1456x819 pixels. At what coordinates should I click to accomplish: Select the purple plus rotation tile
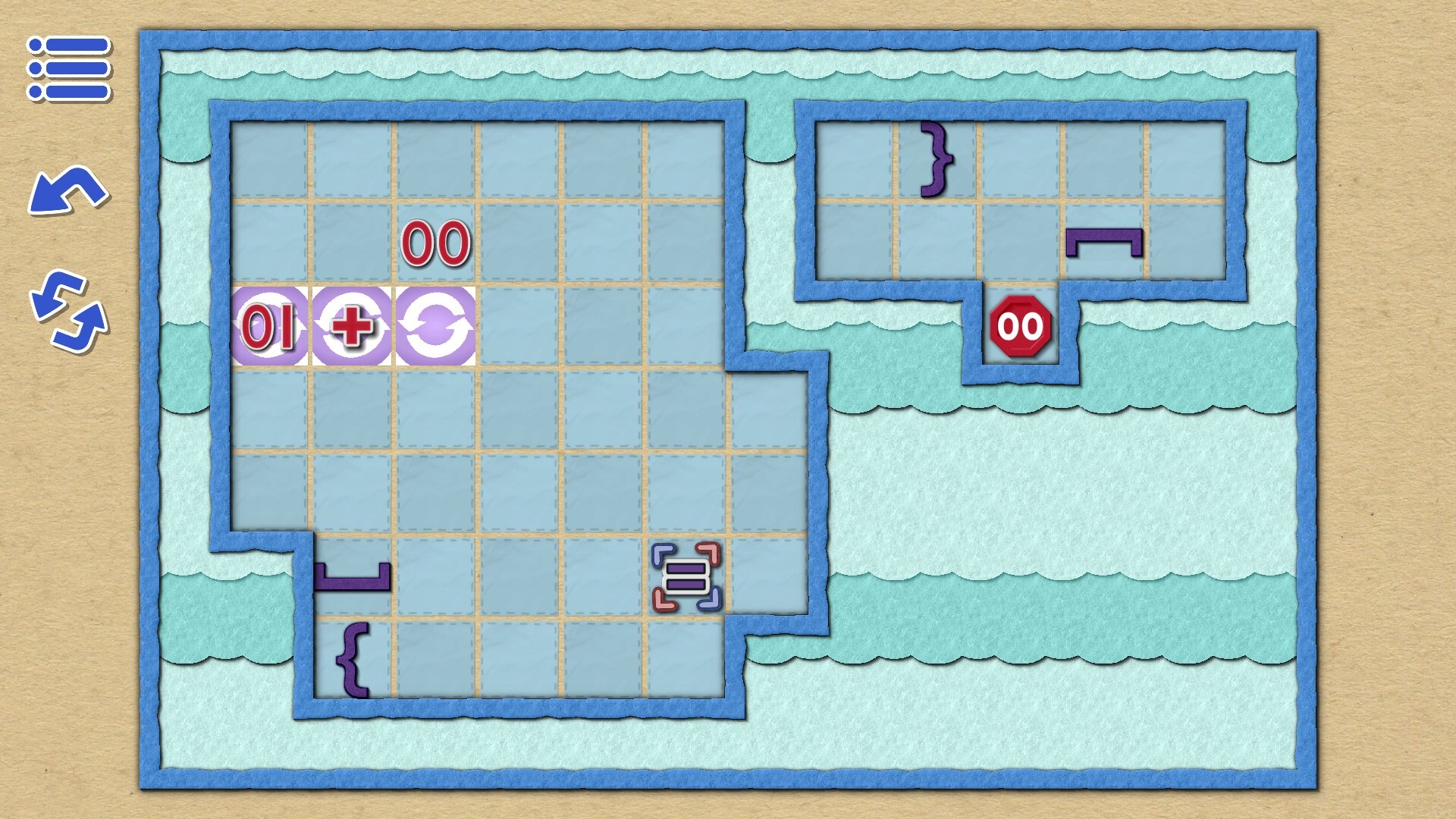pos(353,326)
